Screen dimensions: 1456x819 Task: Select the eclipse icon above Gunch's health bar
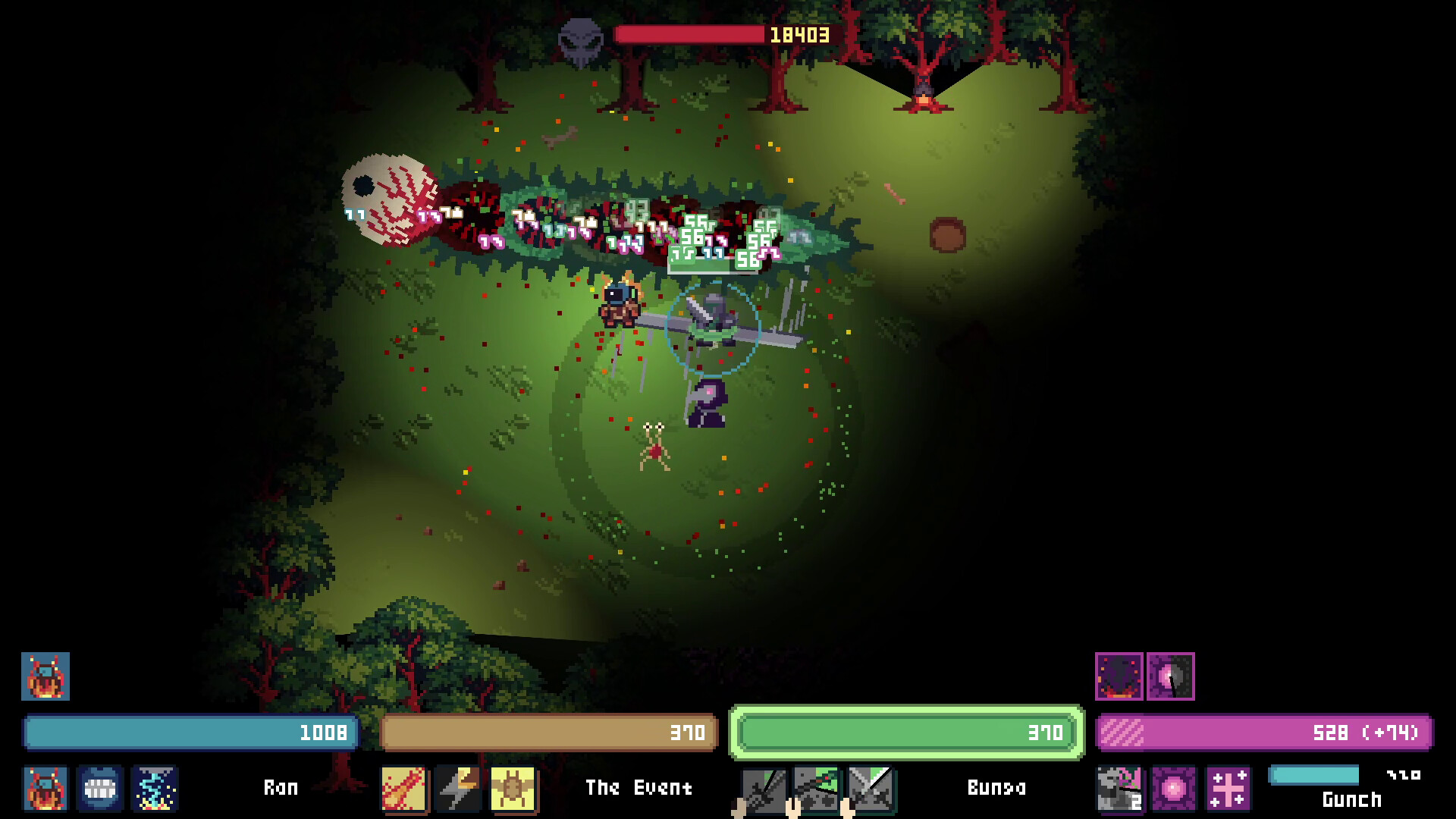[1172, 677]
